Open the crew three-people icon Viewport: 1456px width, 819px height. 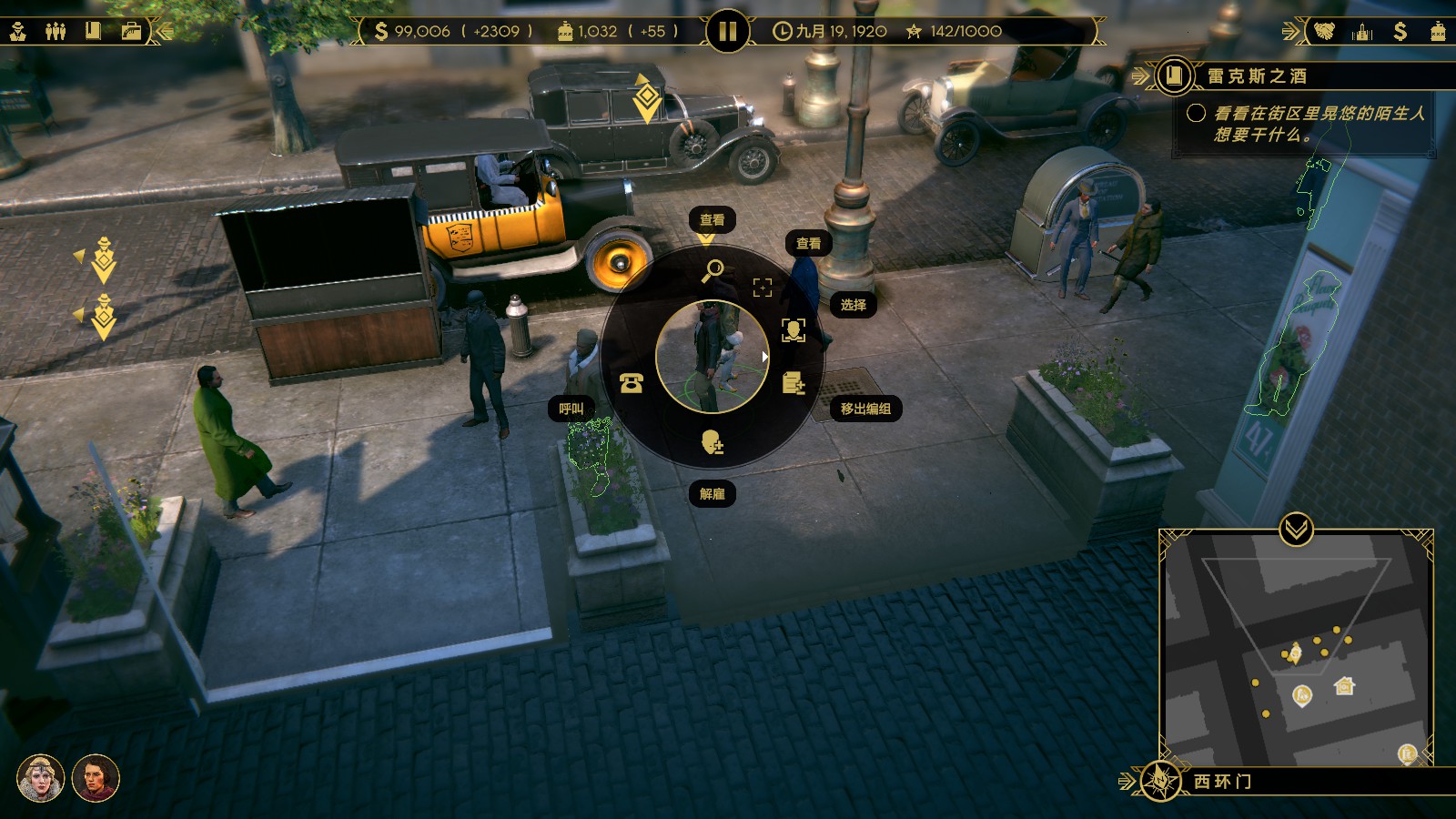[56, 31]
